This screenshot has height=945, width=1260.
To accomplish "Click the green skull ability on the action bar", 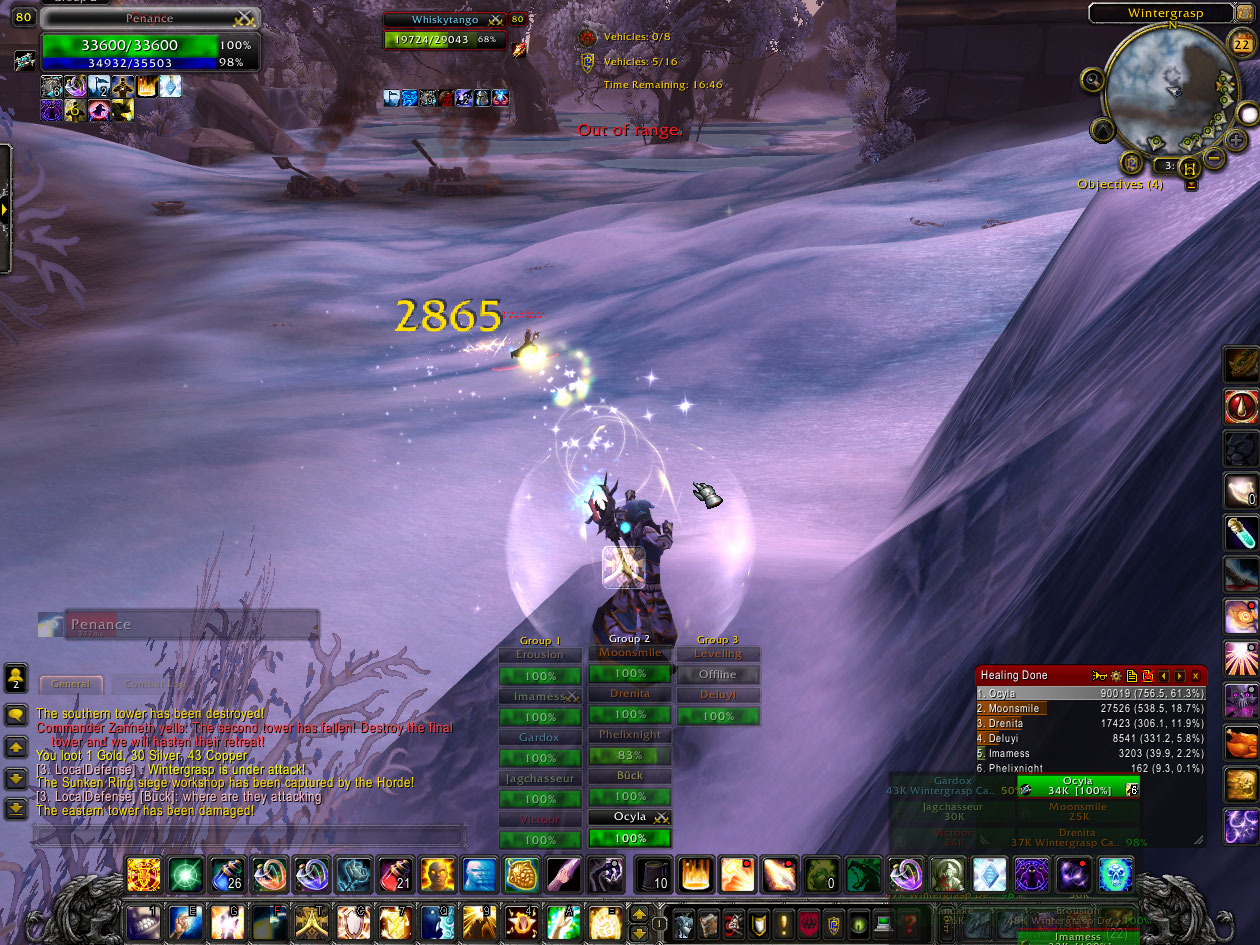I will click(1115, 875).
